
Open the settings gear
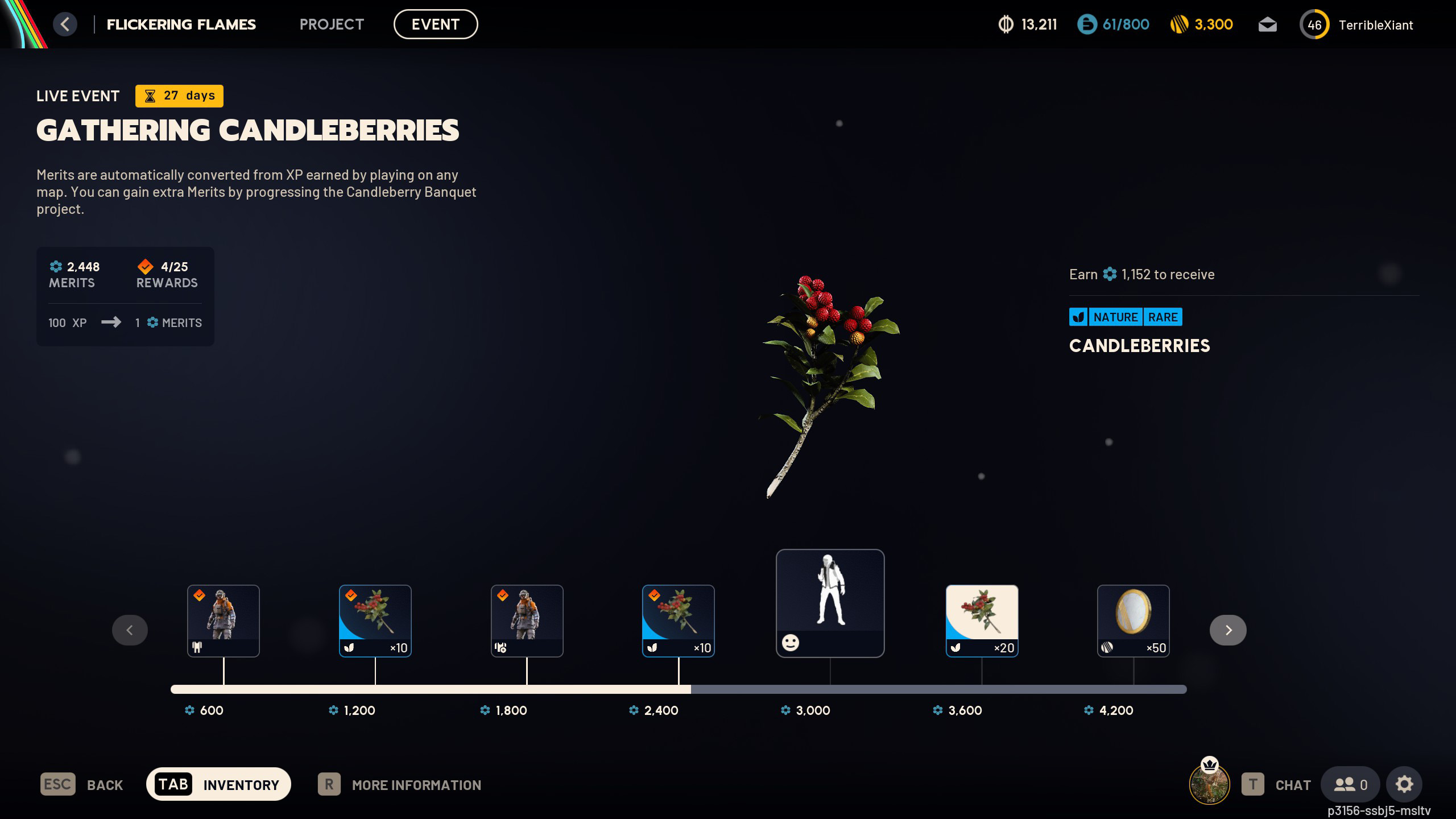point(1404,785)
